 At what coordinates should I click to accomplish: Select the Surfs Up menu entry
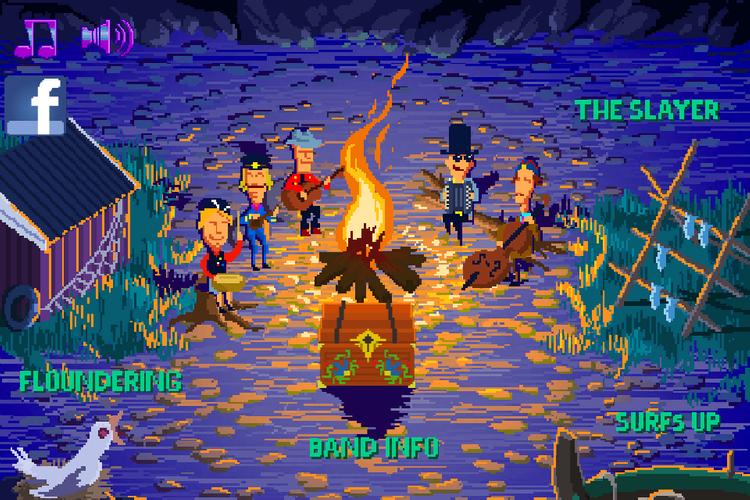[x=667, y=422]
